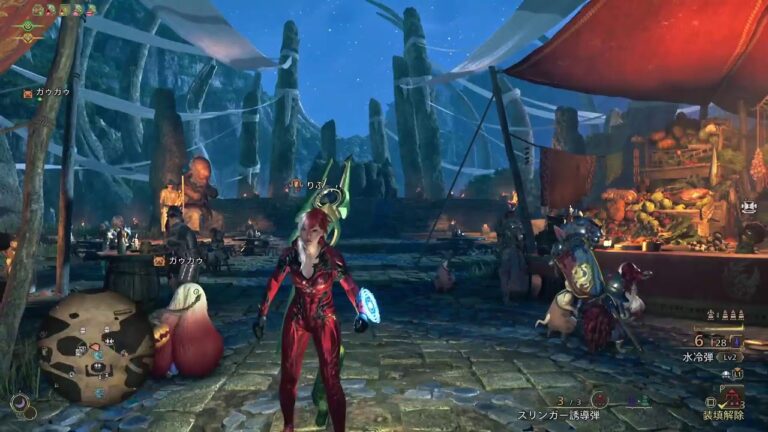Select the スリンガー誘導弾 slinger ammo icon
Screen dimensions: 768x432
pyautogui.click(x=600, y=399)
